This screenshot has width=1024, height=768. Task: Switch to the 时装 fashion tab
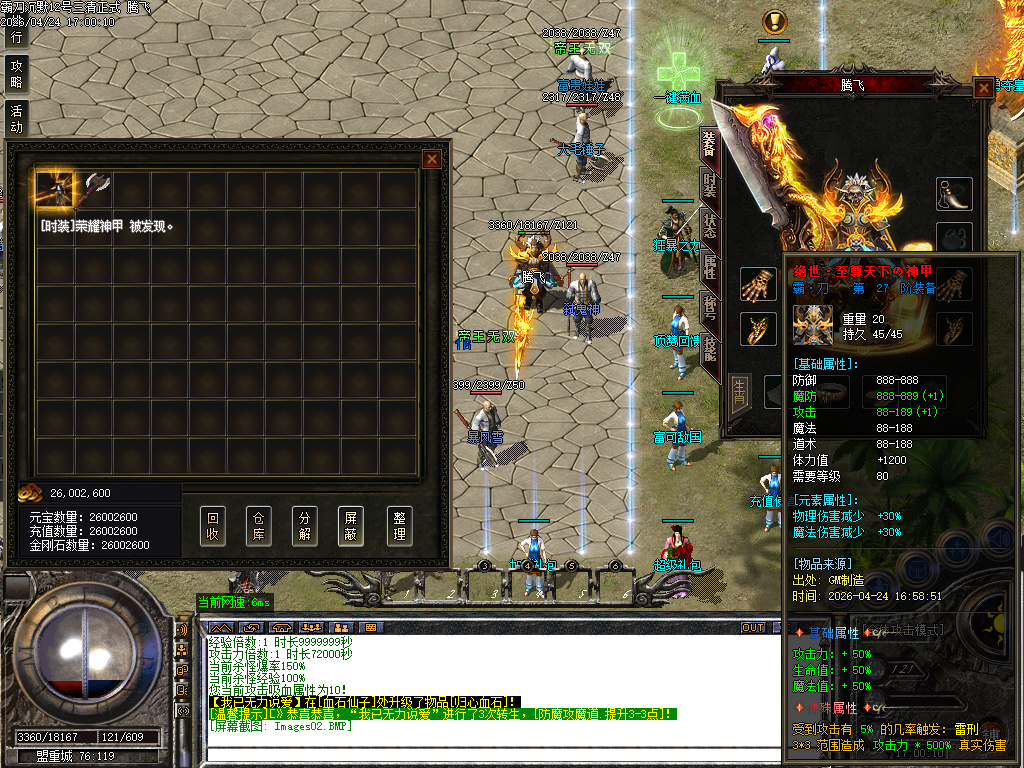coord(709,186)
